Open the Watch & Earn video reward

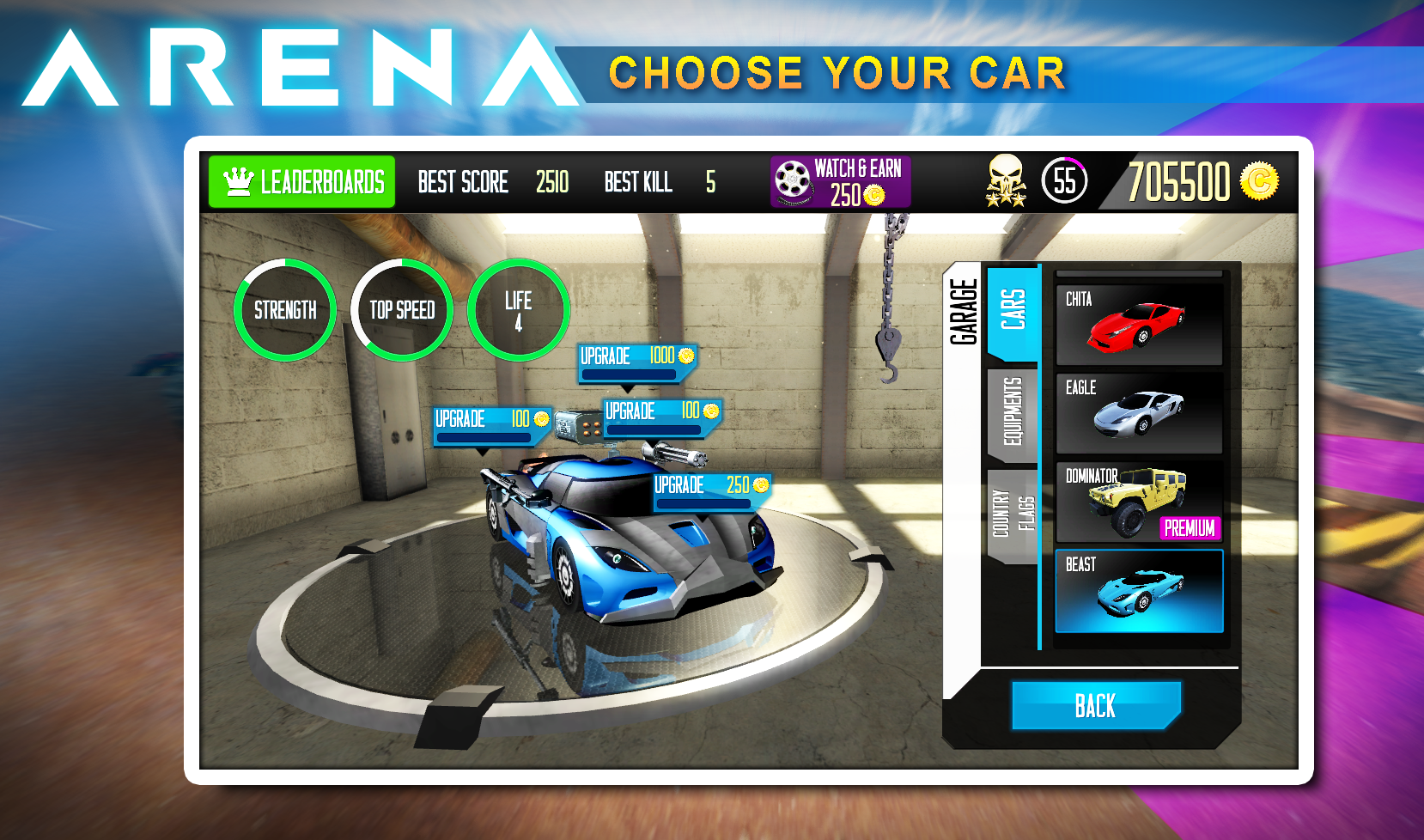click(840, 180)
